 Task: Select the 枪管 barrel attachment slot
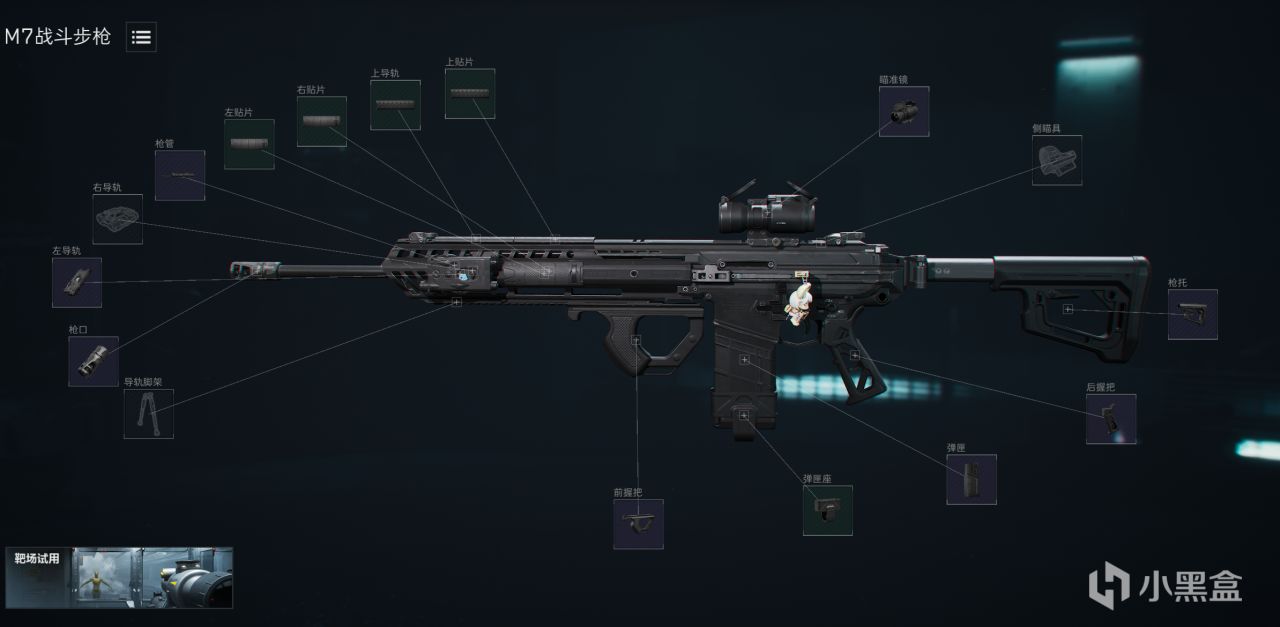click(x=180, y=175)
